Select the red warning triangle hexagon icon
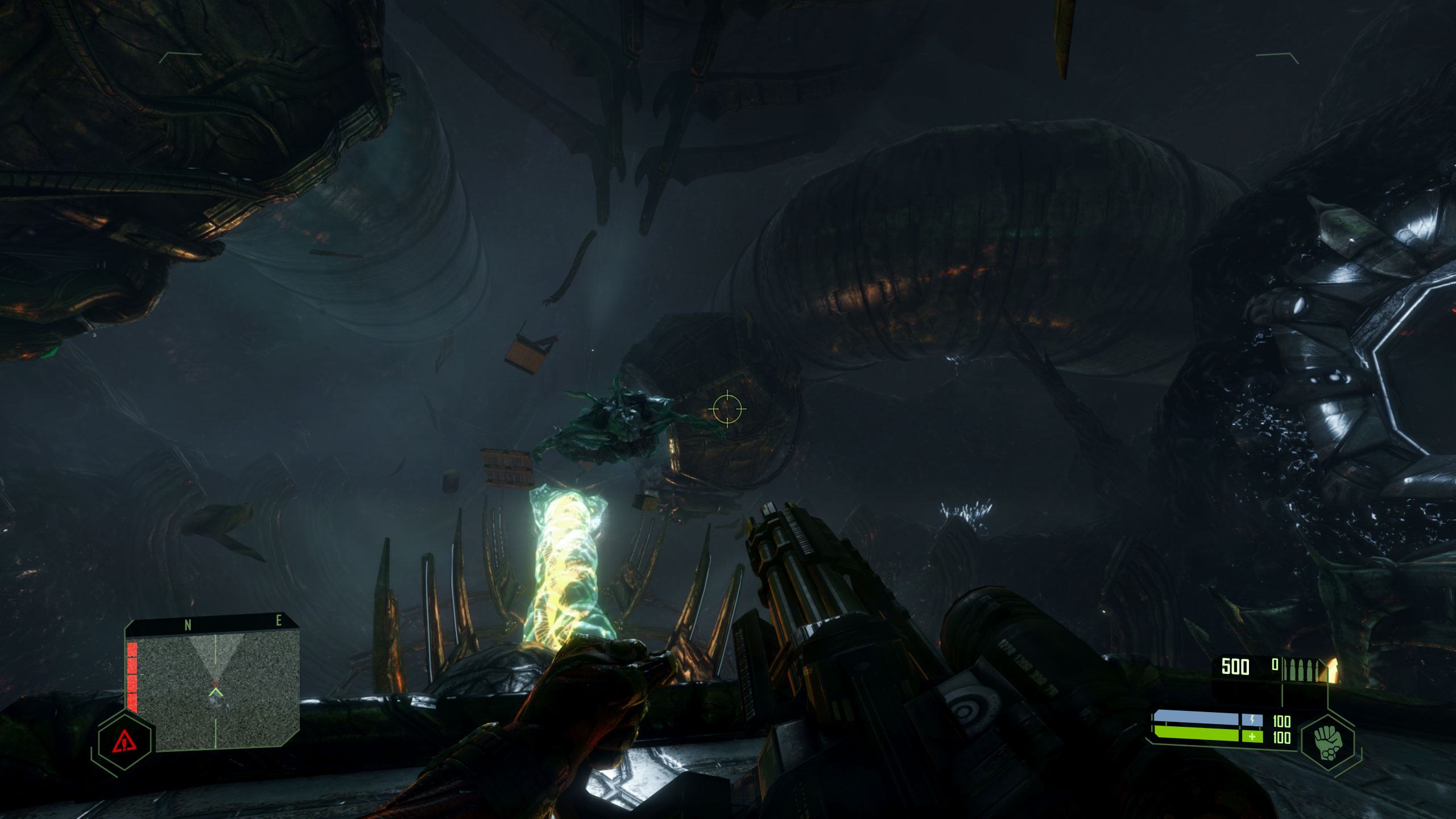This screenshot has height=819, width=1456. point(123,741)
